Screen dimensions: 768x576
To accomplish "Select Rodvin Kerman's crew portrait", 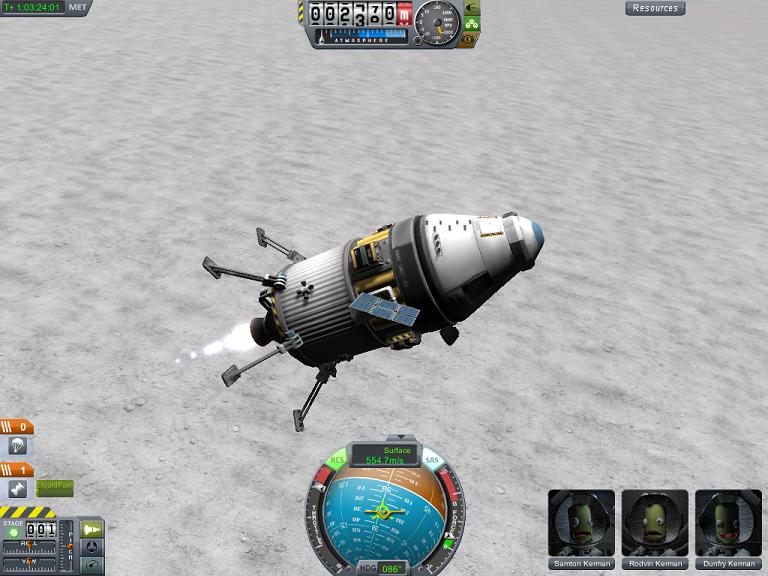I will point(655,523).
